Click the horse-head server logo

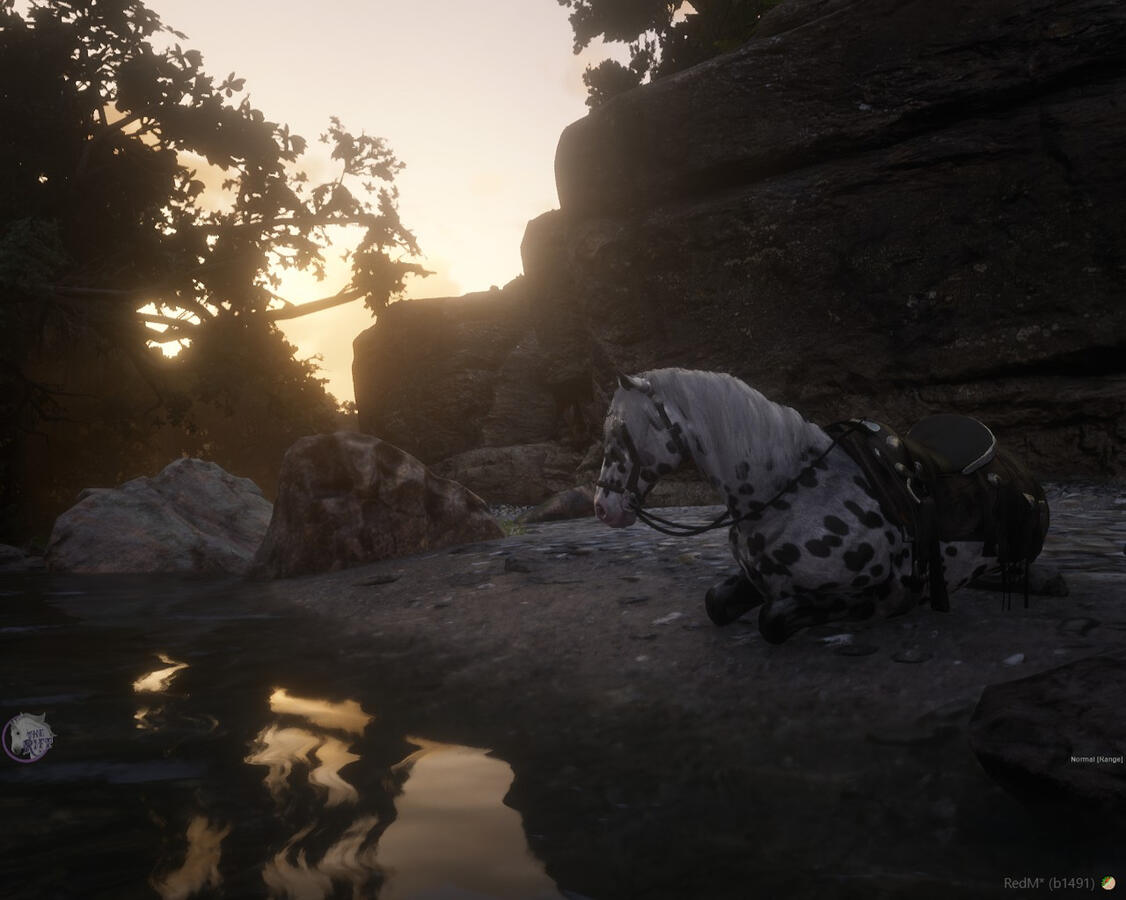tap(27, 738)
